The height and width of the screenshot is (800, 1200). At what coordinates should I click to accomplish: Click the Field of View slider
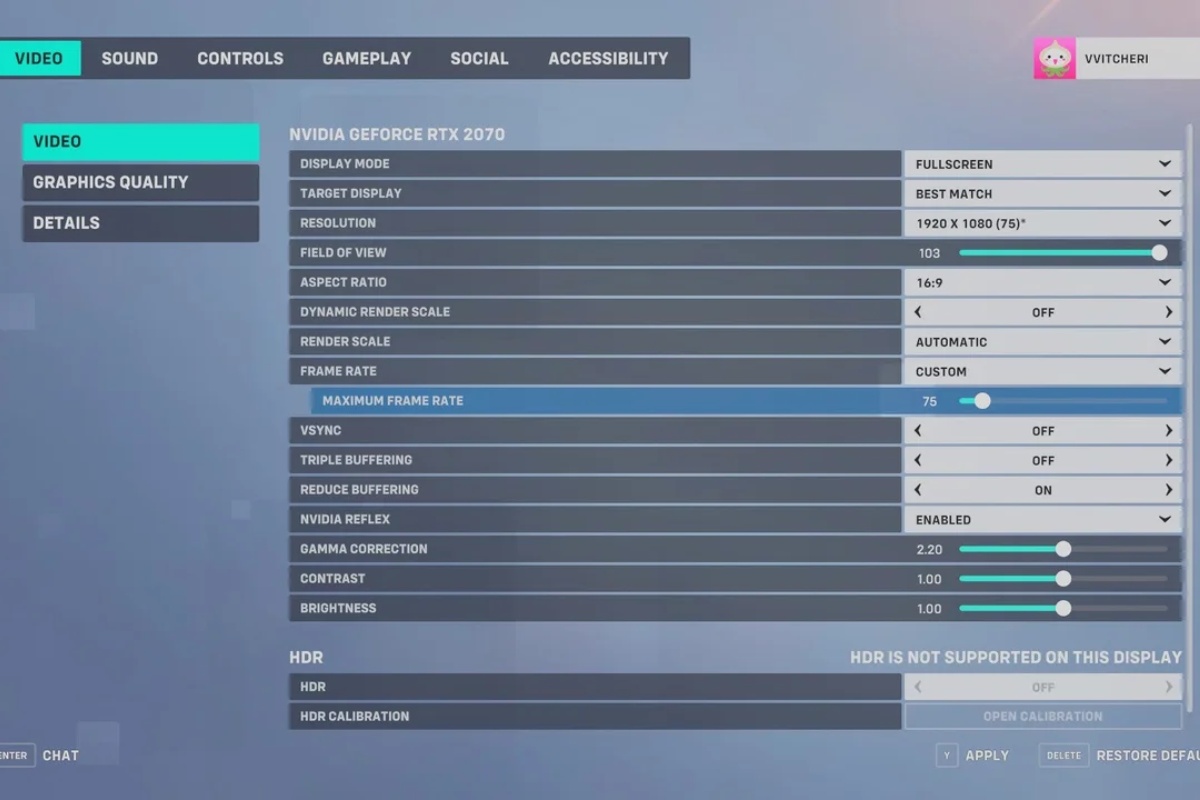click(1062, 253)
